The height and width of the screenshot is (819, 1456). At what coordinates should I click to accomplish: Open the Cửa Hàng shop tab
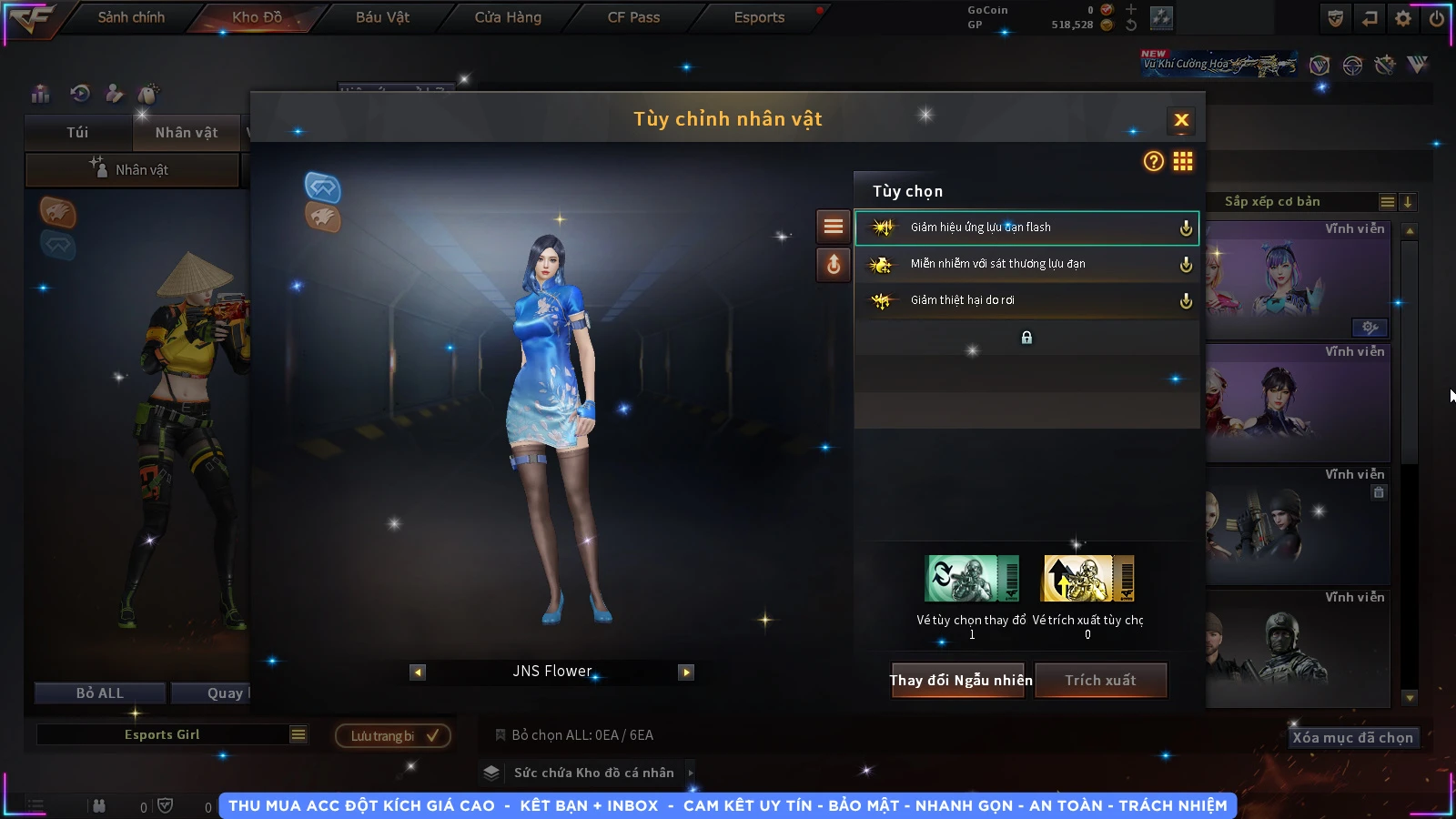click(508, 17)
